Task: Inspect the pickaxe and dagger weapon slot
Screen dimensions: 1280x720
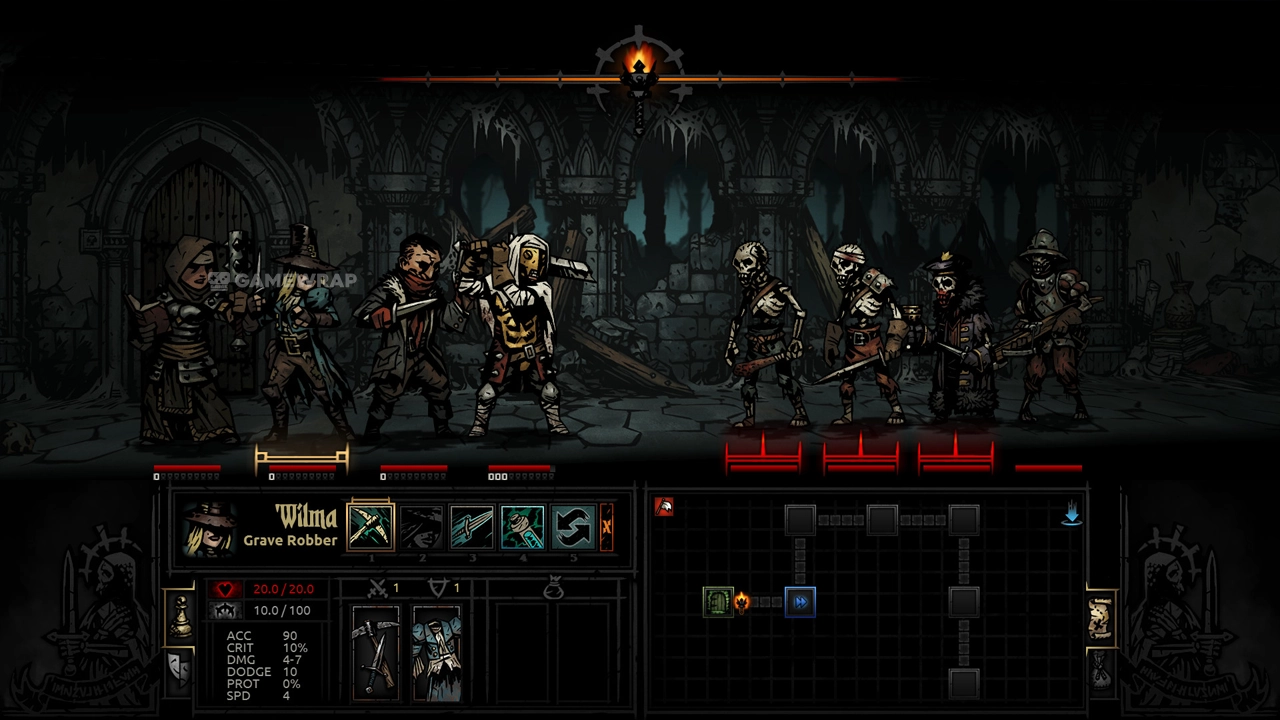Action: pyautogui.click(x=376, y=652)
